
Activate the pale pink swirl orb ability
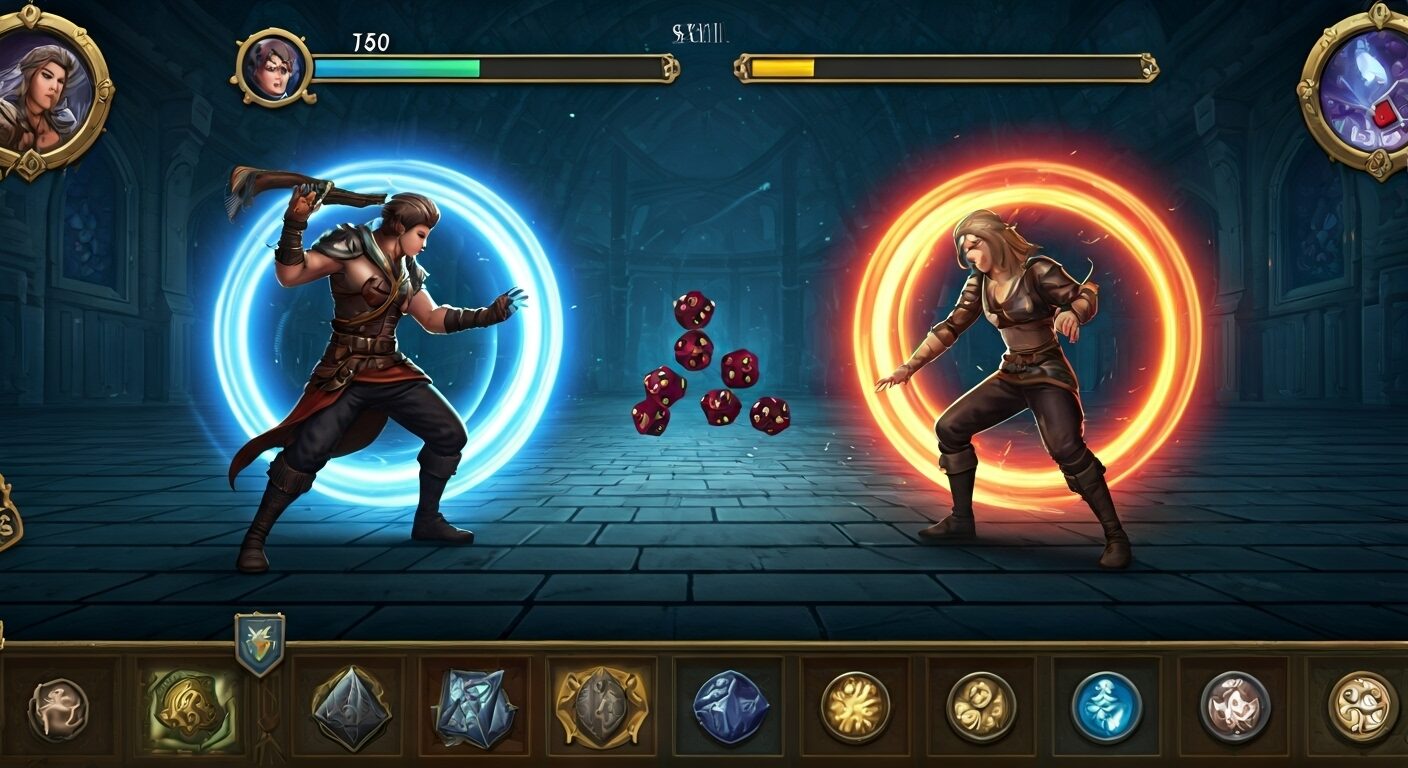coord(58,709)
